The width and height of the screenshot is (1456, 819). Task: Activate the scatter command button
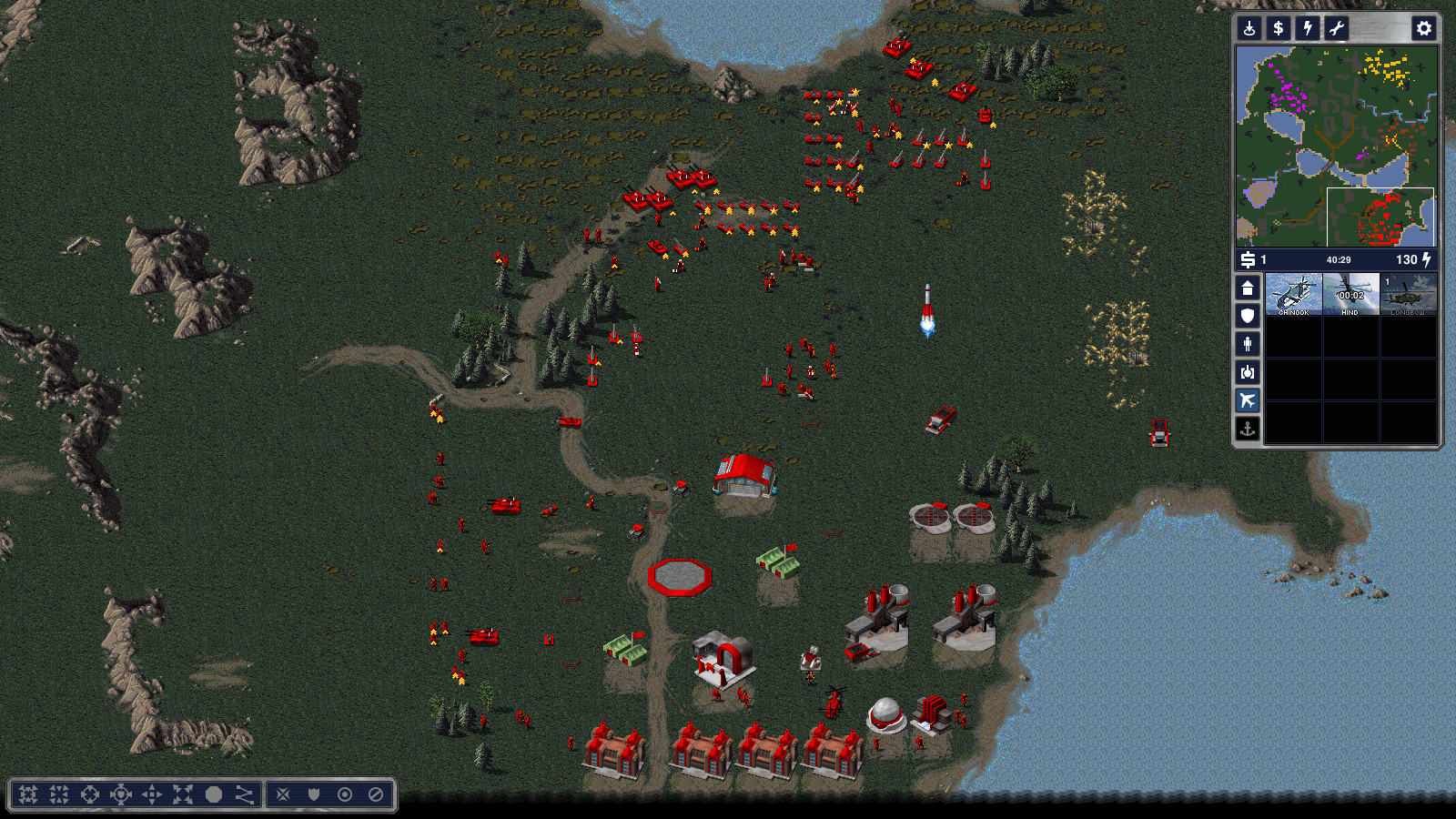coord(183,794)
